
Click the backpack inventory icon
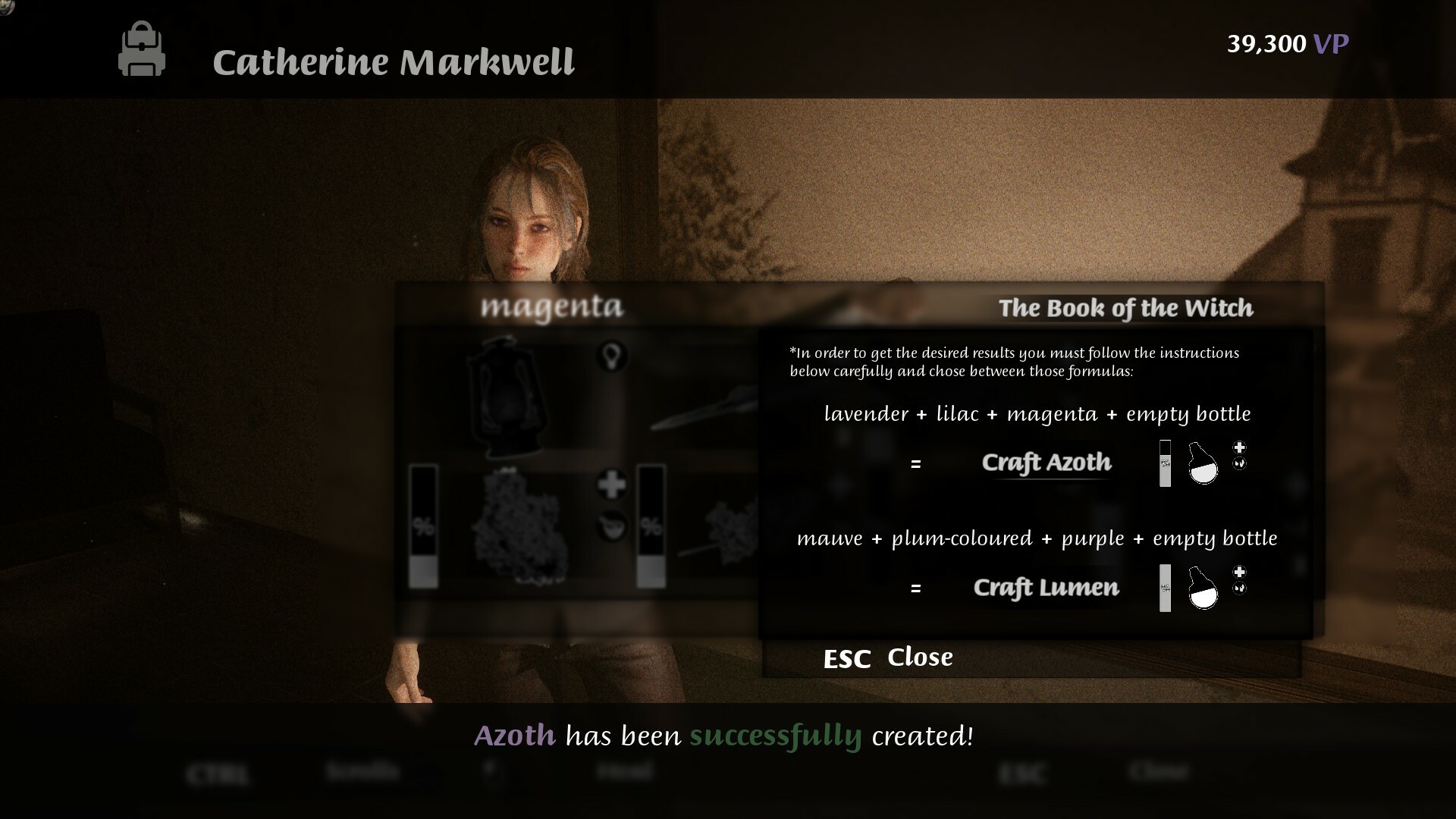click(142, 50)
